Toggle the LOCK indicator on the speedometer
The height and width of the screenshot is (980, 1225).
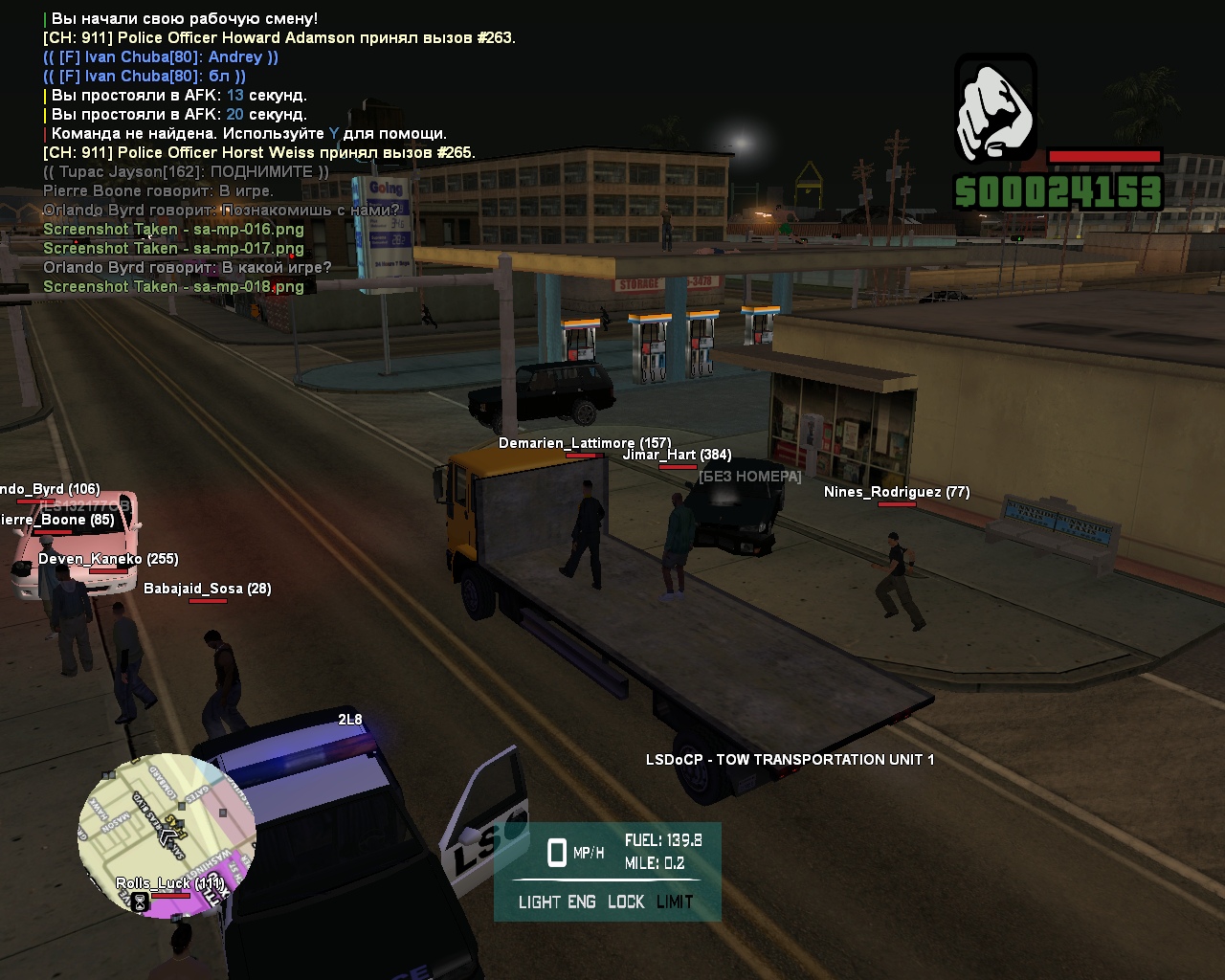click(x=626, y=902)
